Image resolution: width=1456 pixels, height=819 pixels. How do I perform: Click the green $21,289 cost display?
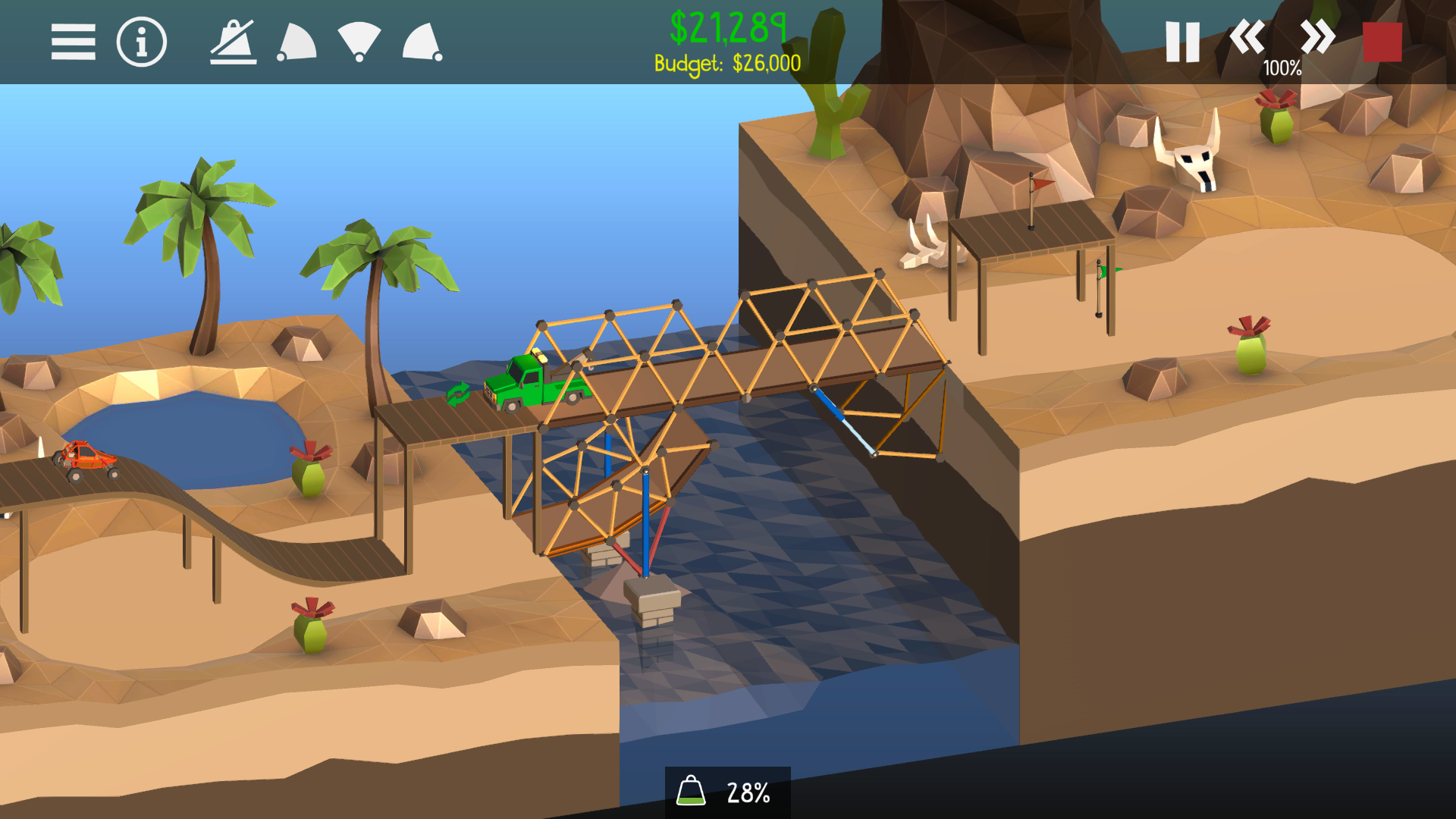pos(729,29)
